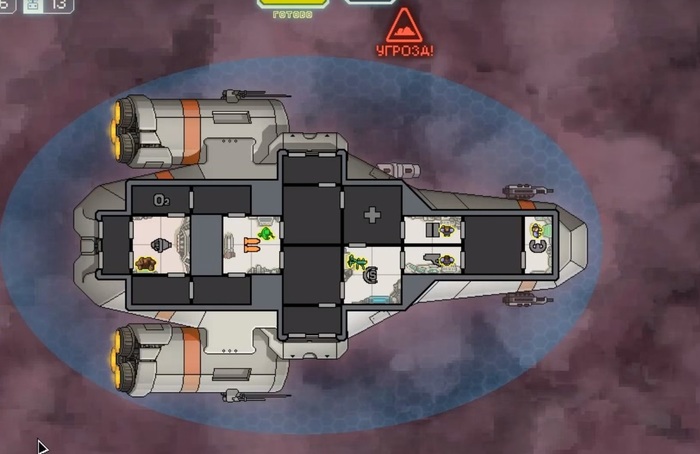This screenshot has height=454, width=700.
Task: Select the green mantis in the weapons room
Action: (267, 235)
